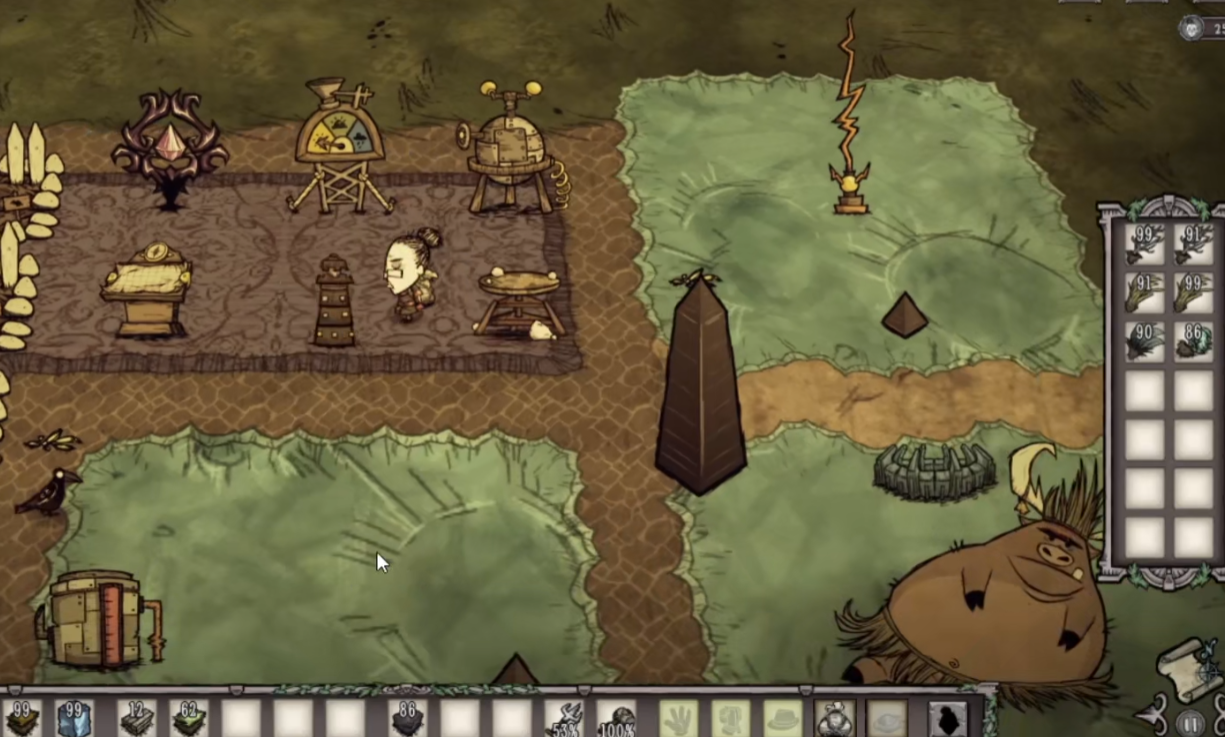Pick the inventory stack numbered 12
The height and width of the screenshot is (737, 1225).
[x=135, y=718]
